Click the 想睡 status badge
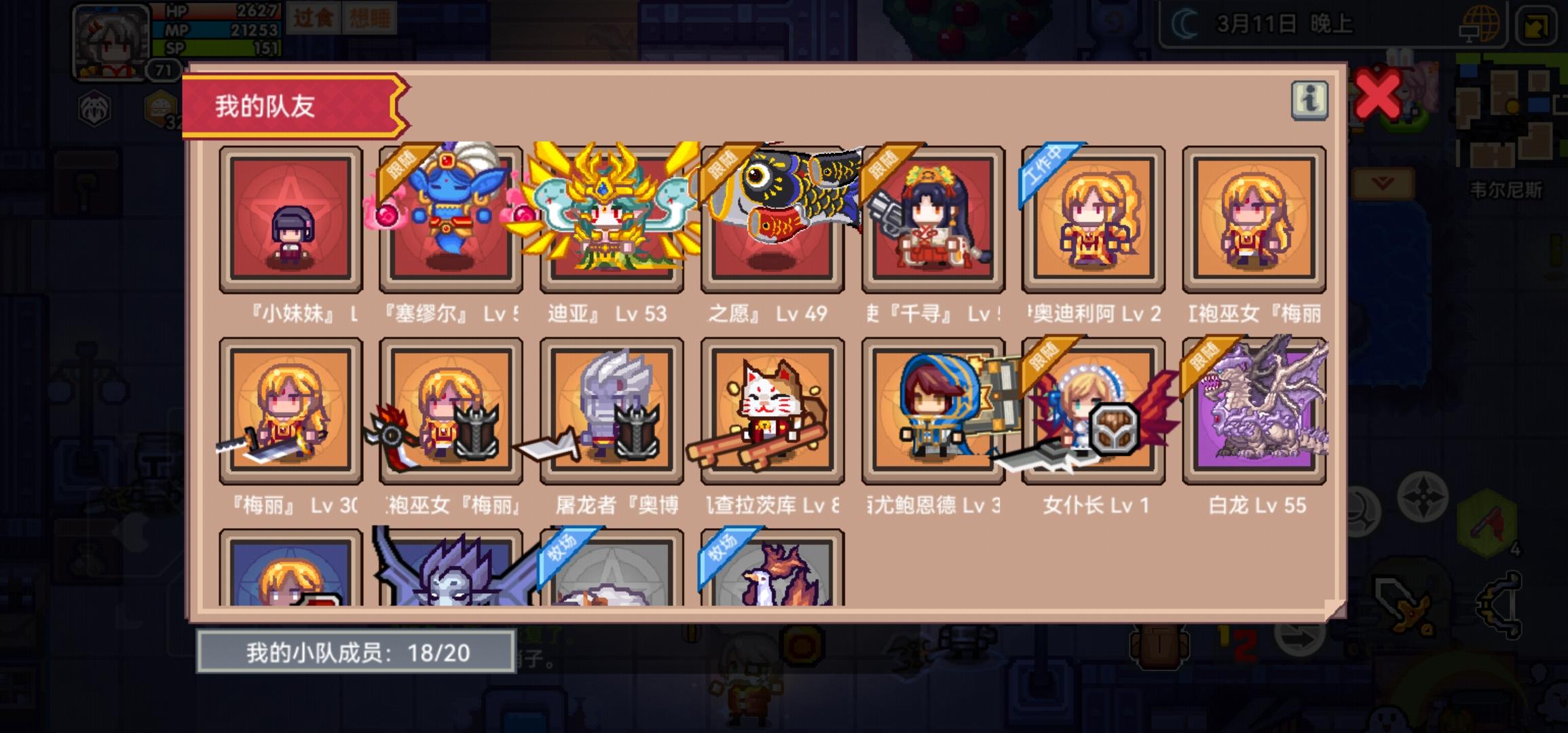 coord(371,18)
